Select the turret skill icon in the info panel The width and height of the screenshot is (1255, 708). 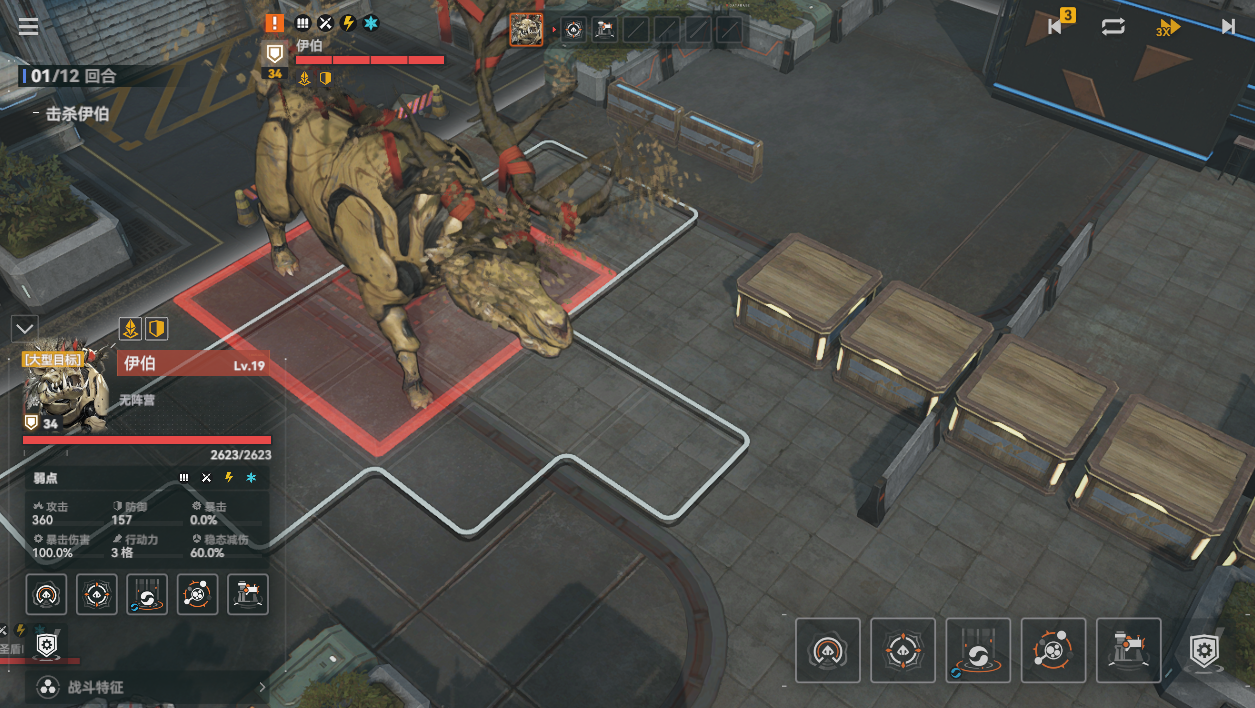click(247, 594)
